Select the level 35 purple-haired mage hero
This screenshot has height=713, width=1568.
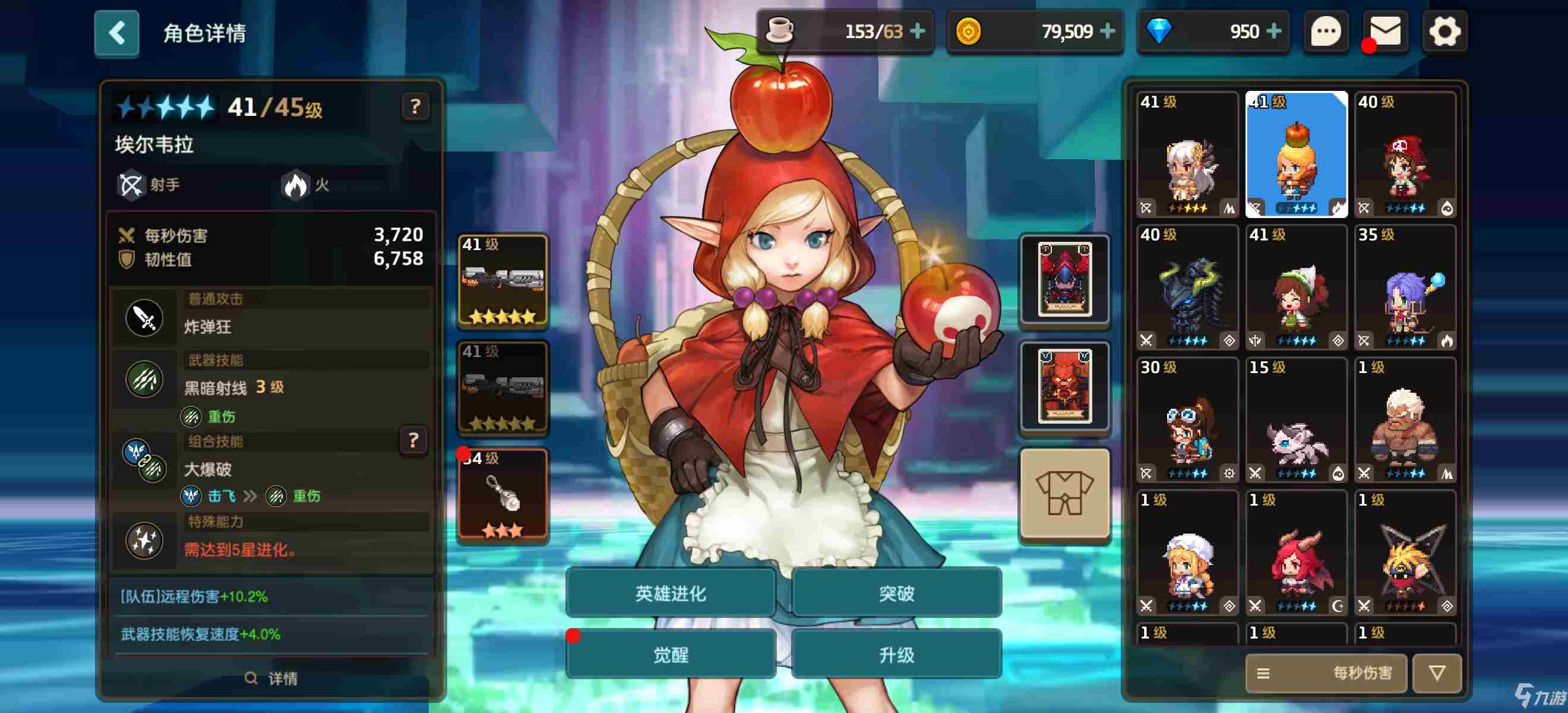[1405, 288]
